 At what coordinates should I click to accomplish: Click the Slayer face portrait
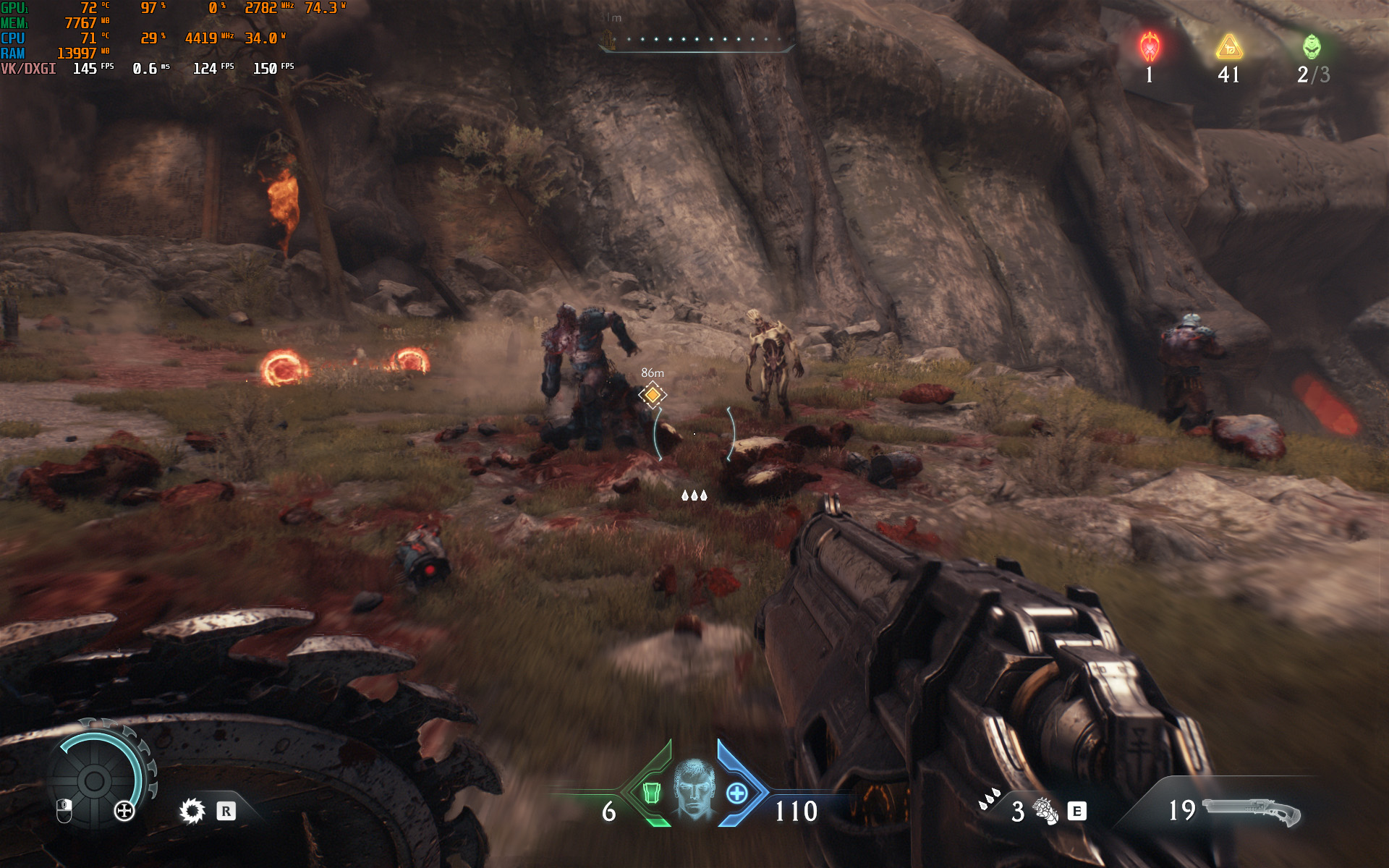[x=694, y=788]
